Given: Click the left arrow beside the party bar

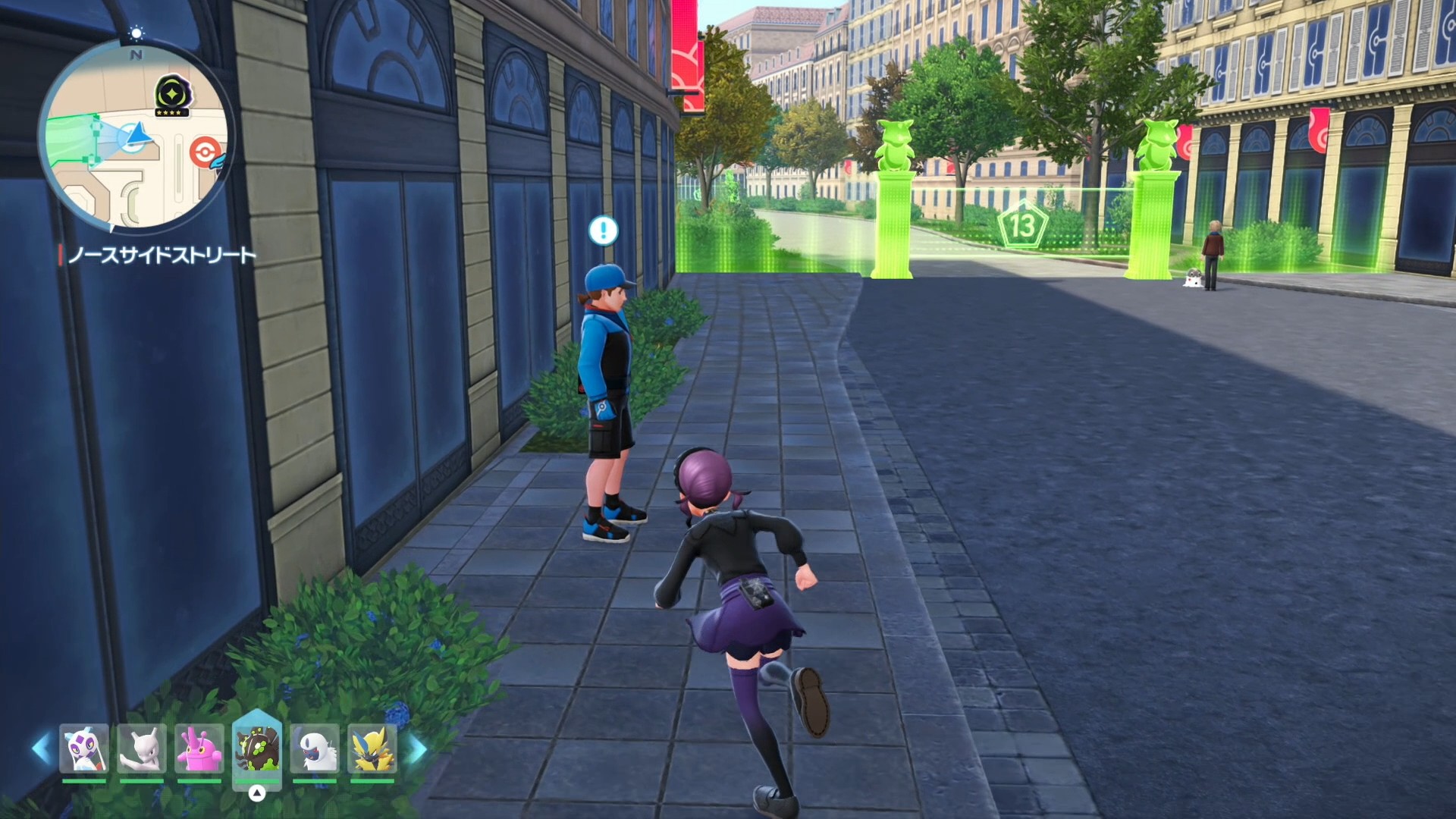Looking at the screenshot, I should 42,748.
